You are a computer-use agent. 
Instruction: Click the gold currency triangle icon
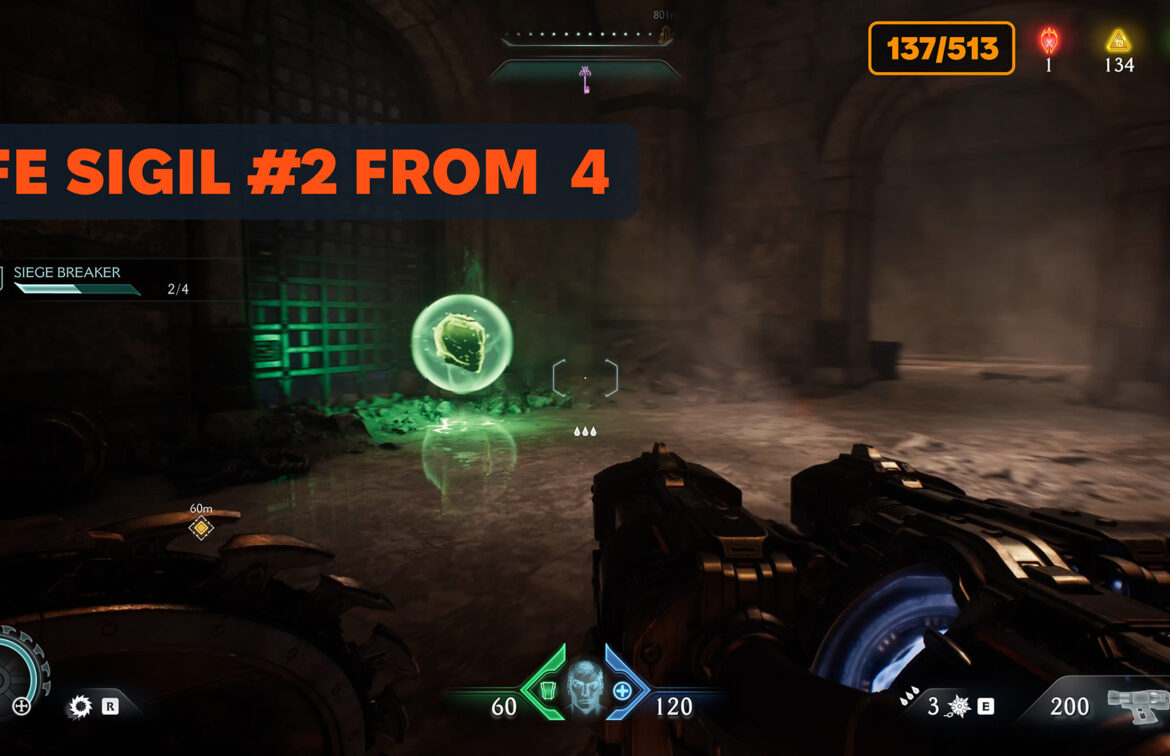(1118, 41)
